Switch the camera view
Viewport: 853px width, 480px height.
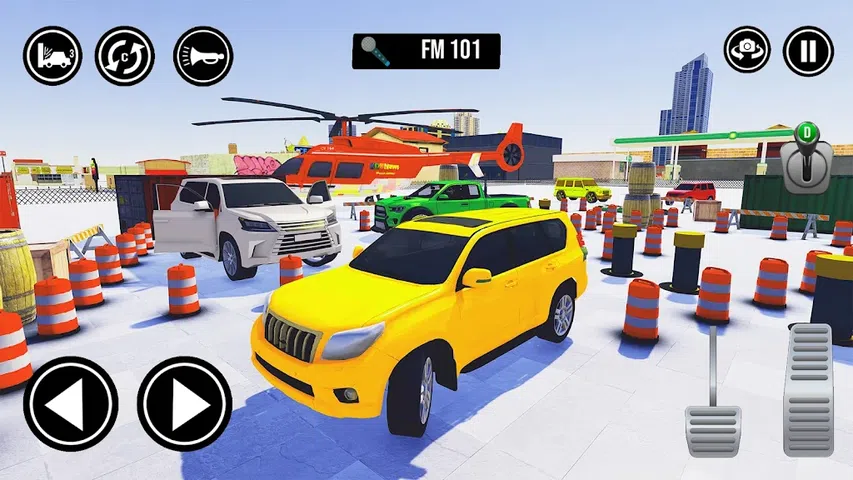pos(749,51)
